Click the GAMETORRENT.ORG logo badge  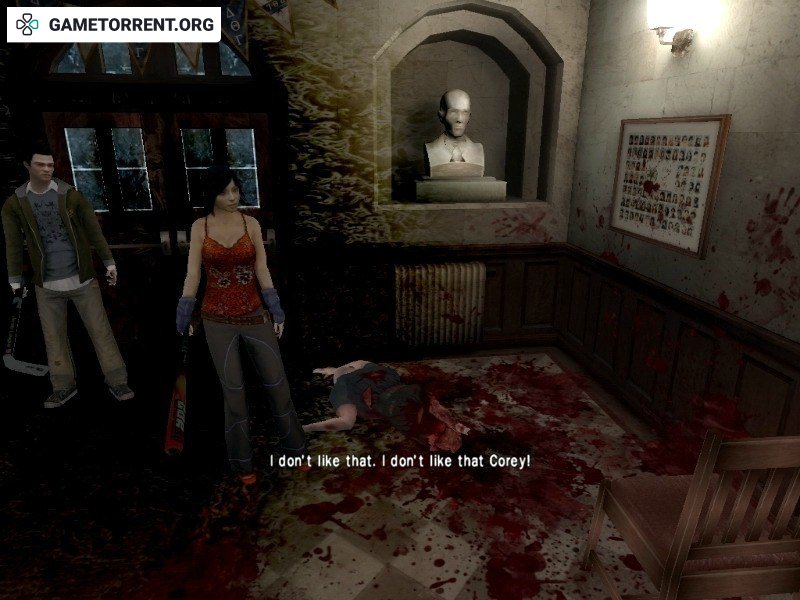pyautogui.click(x=114, y=24)
